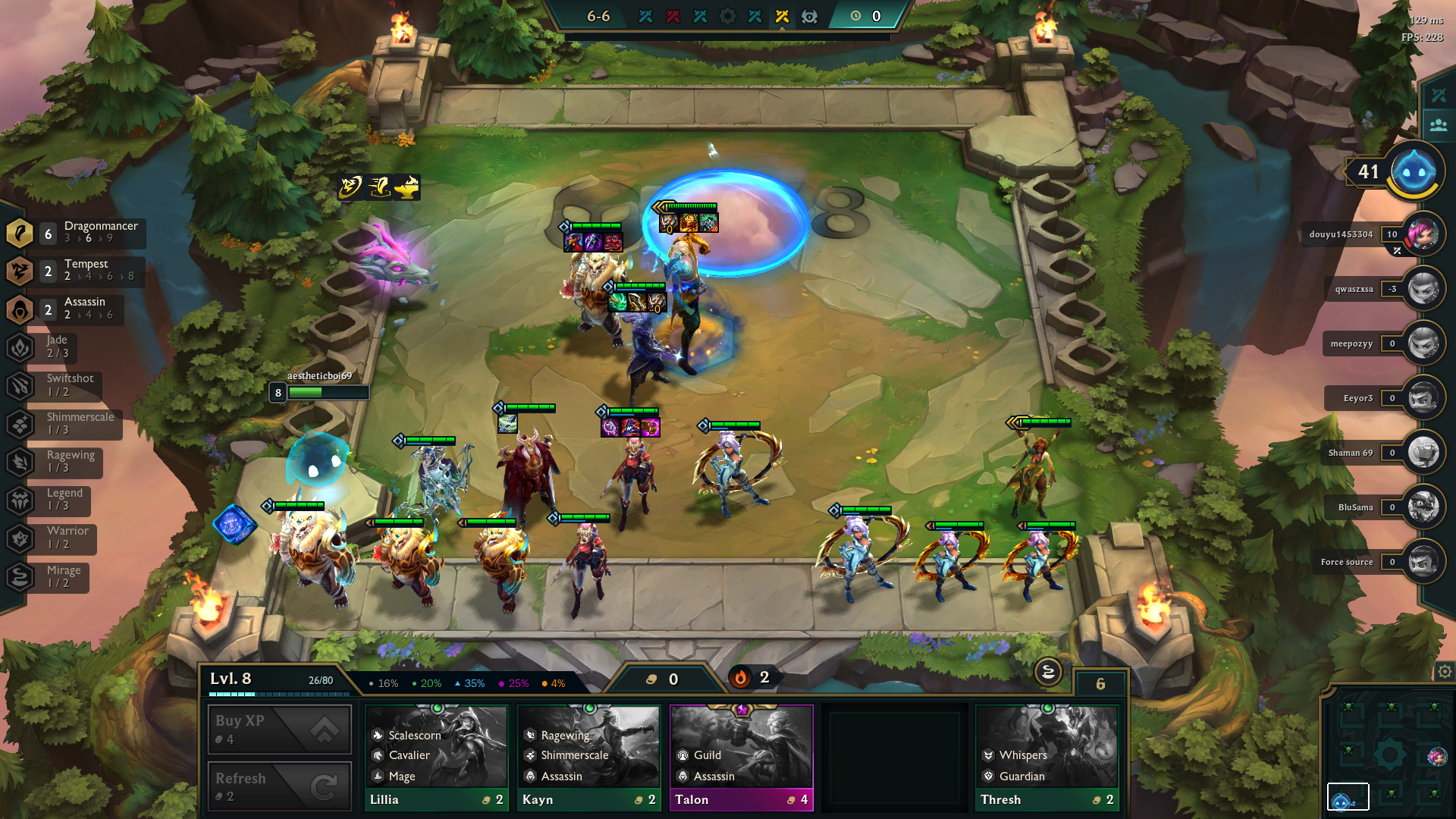This screenshot has height=819, width=1456.
Task: Buy XP for 4 gold
Action: 279,729
